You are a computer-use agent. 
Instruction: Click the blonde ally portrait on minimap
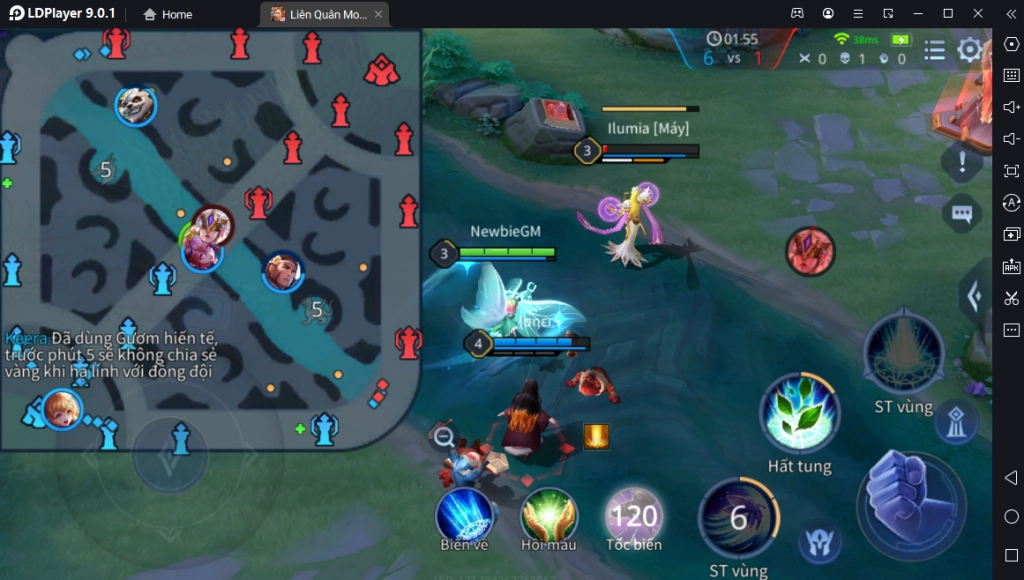(x=62, y=409)
